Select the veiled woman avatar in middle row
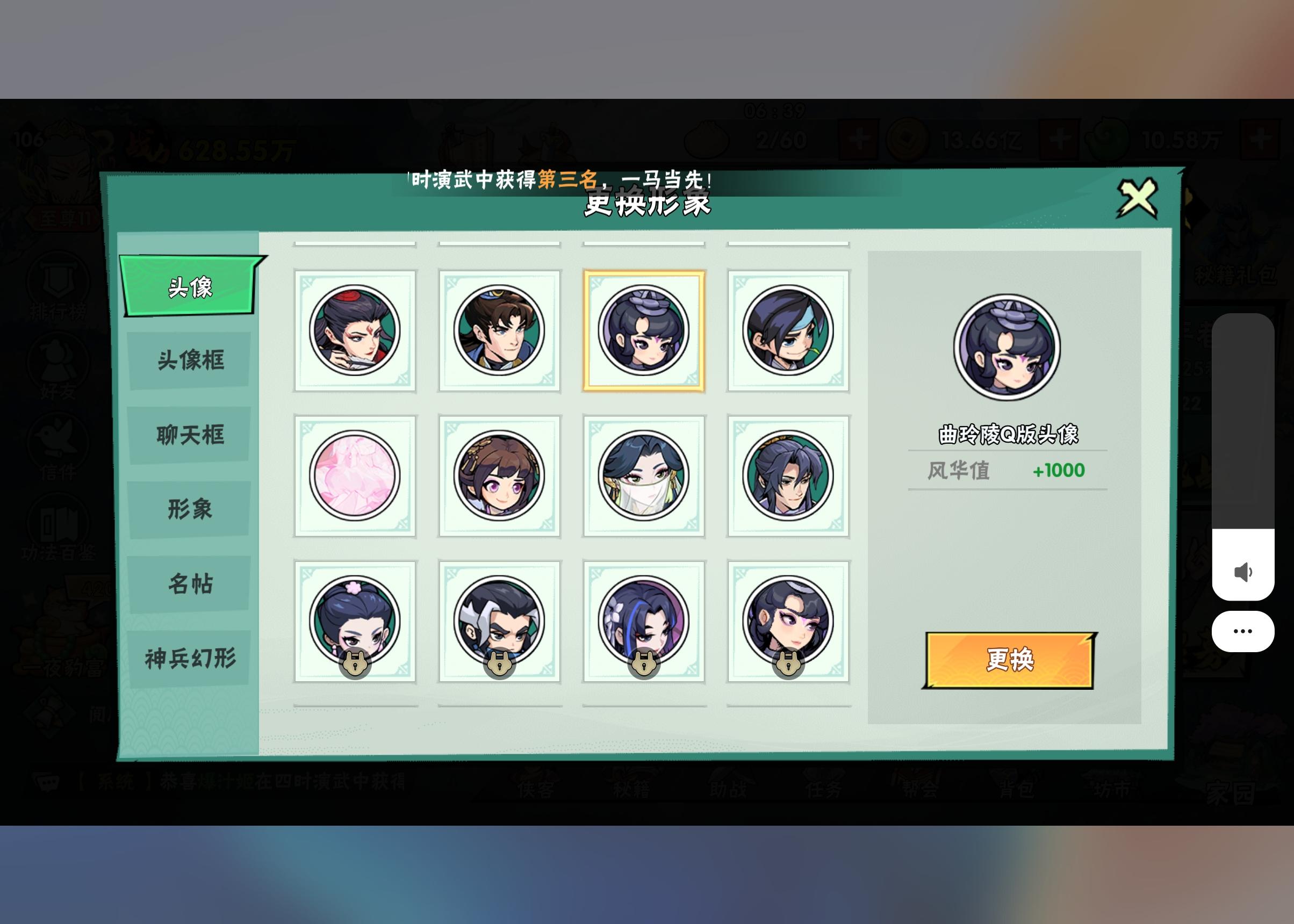 644,475
